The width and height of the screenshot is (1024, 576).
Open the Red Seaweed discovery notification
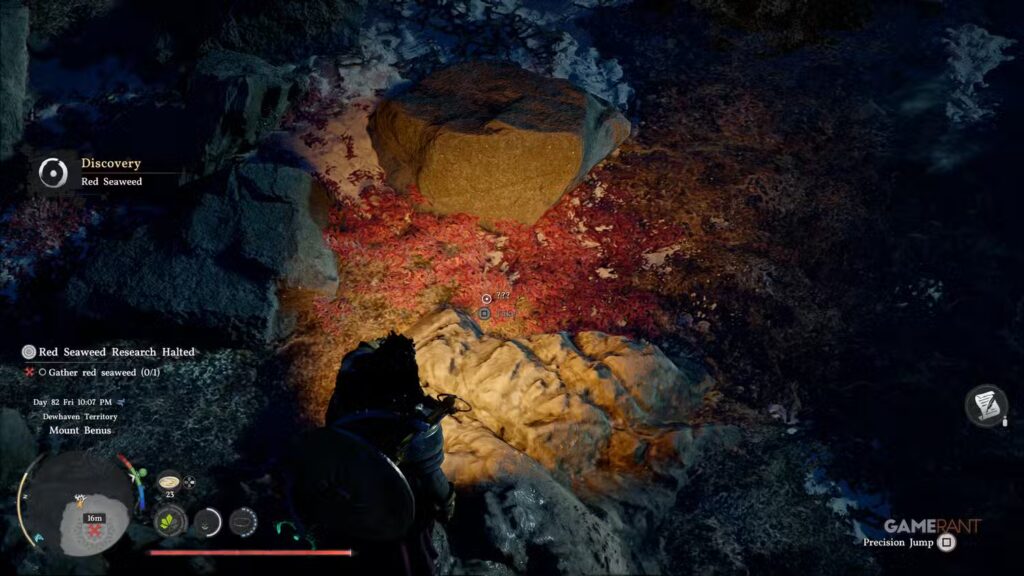coord(110,172)
